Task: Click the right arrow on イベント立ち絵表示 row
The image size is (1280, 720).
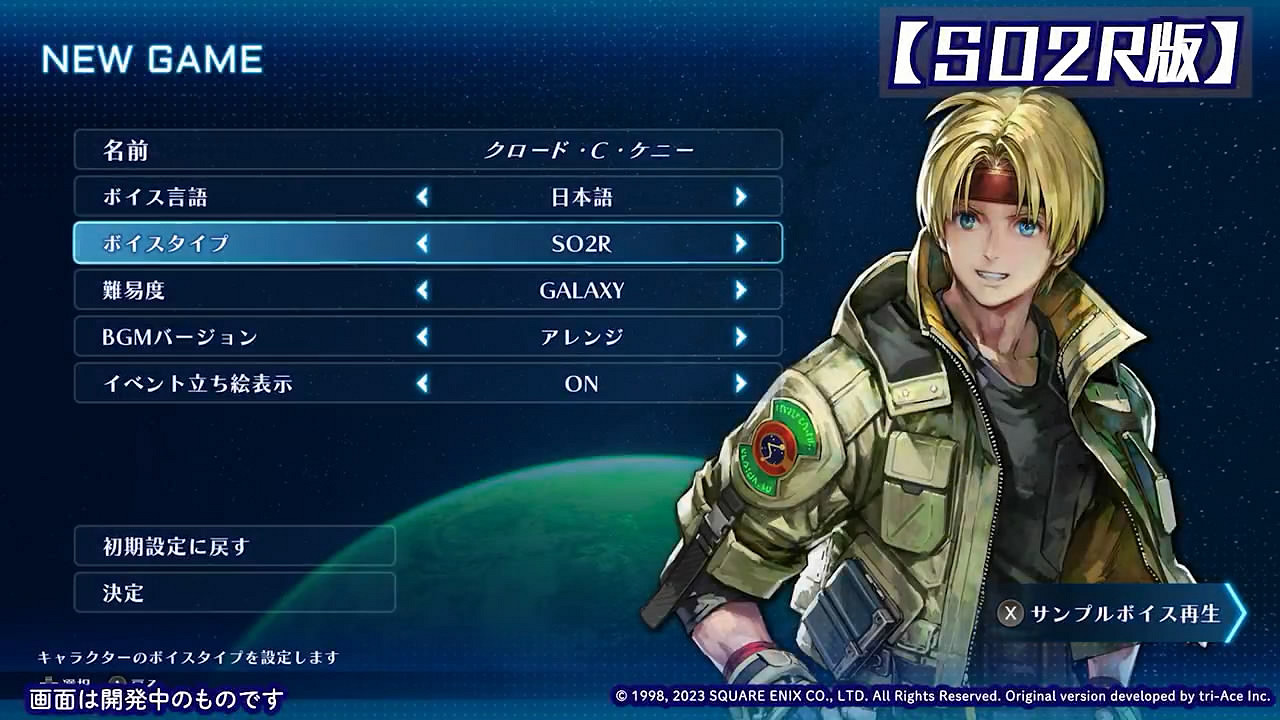Action: (739, 382)
